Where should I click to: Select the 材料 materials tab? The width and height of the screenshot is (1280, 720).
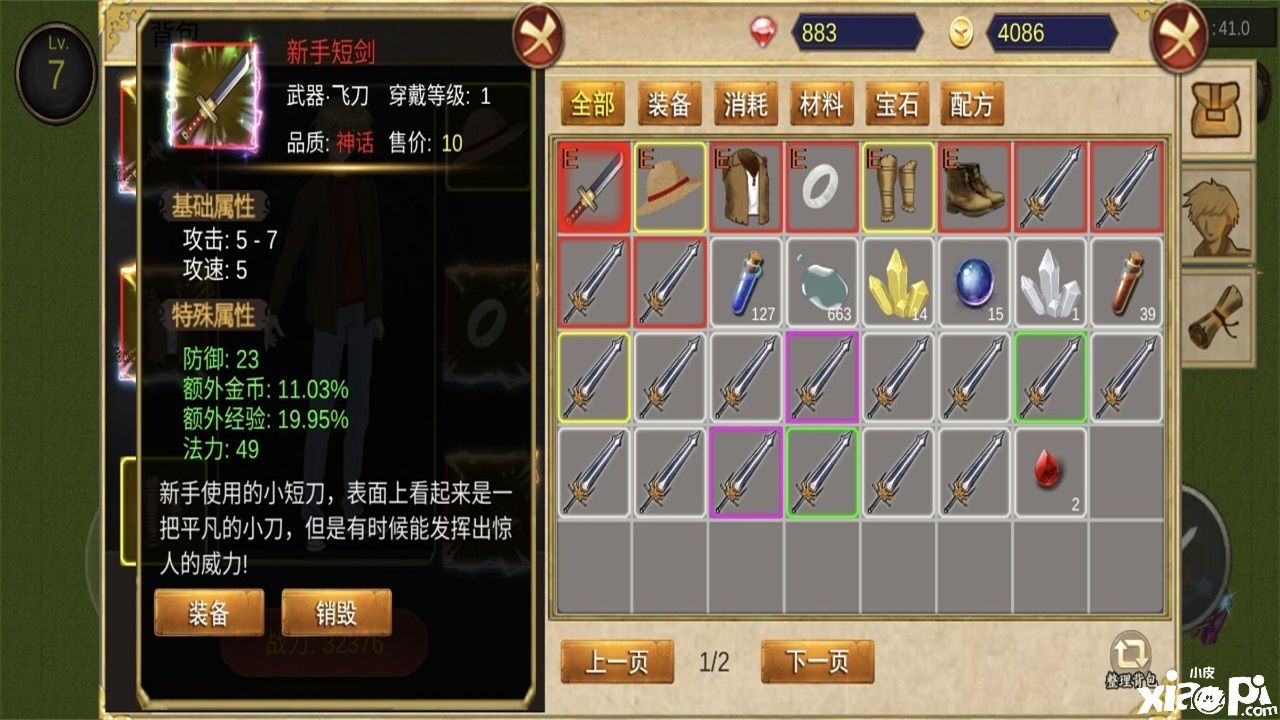point(821,104)
